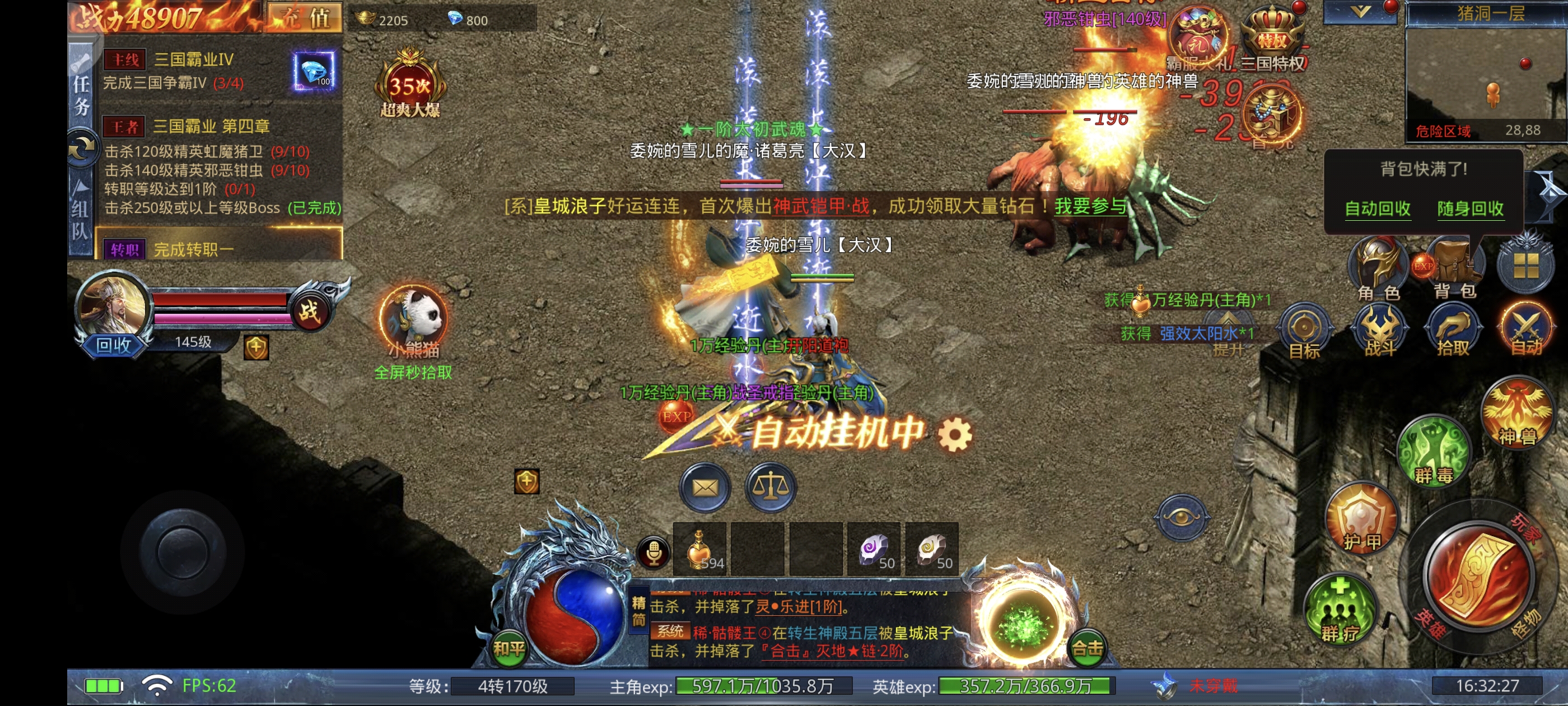Trigger the 合击 combo attack button
This screenshot has width=1568, height=706.
[x=1087, y=648]
